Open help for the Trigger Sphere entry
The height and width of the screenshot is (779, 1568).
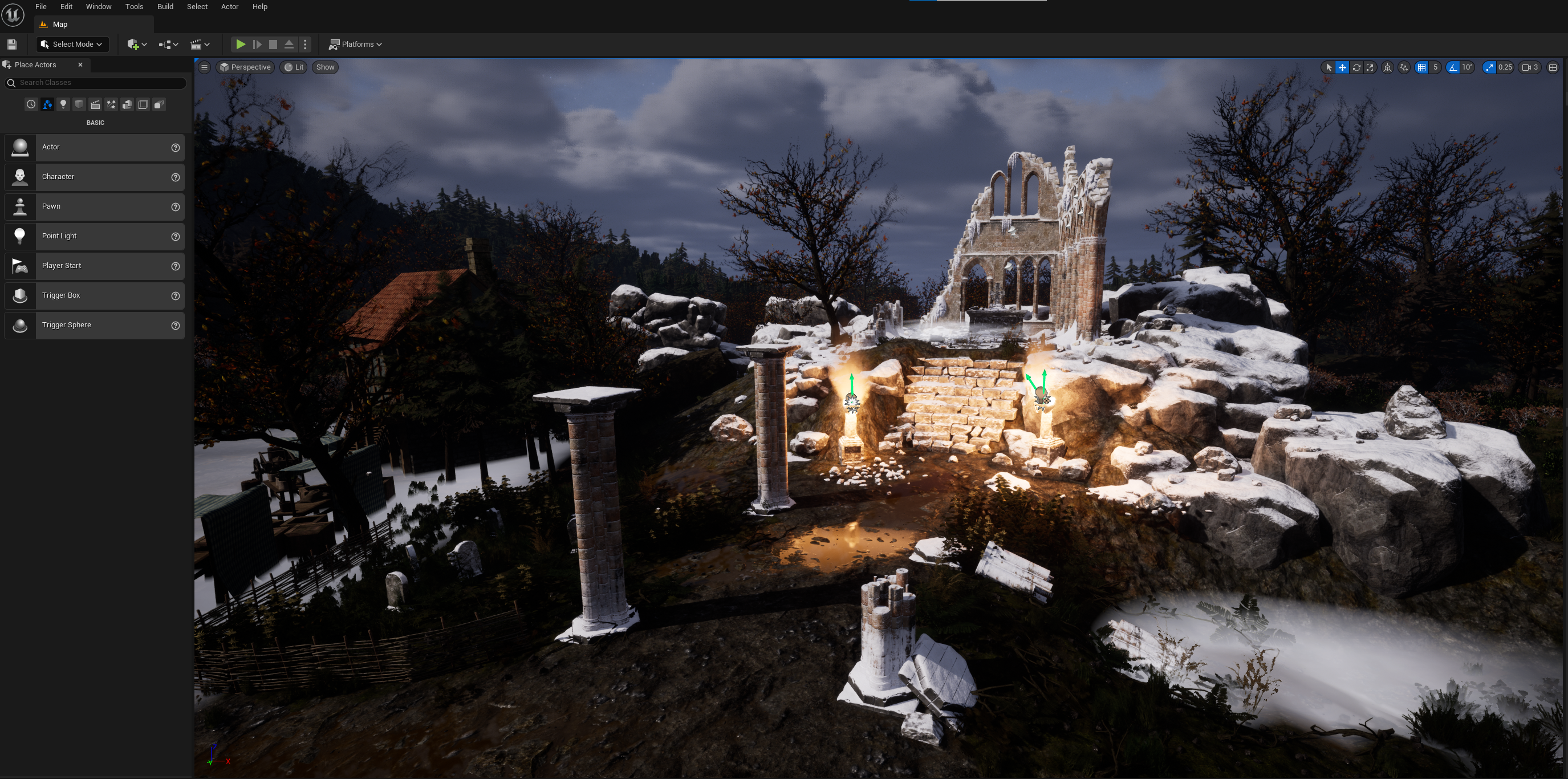[x=175, y=326]
